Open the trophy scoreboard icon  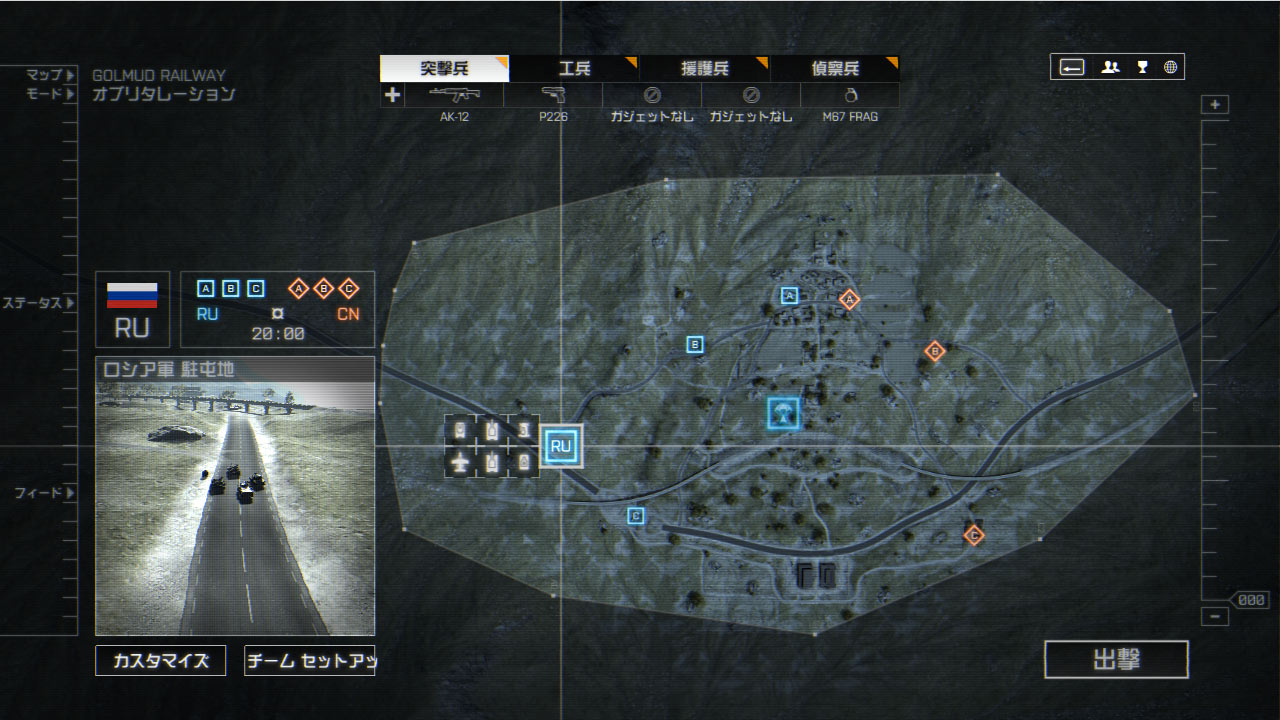(1142, 67)
